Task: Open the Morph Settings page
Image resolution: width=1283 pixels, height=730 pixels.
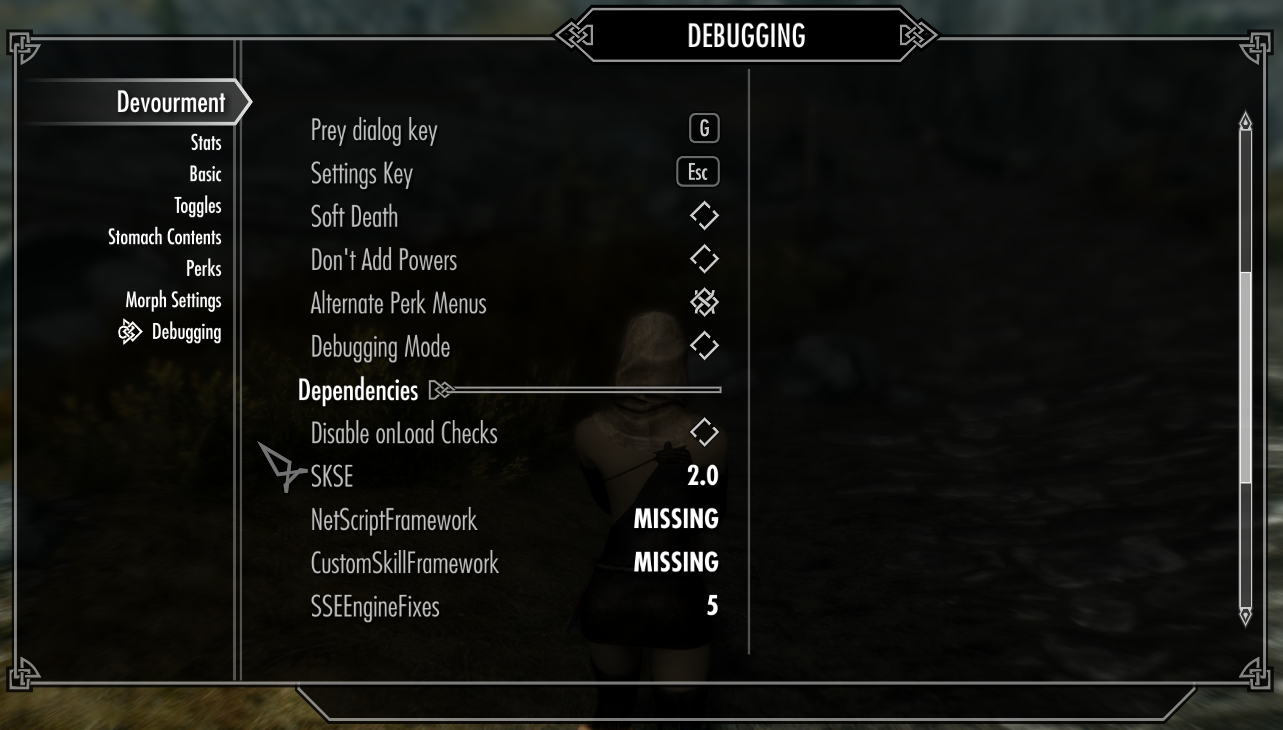Action: click(x=173, y=300)
